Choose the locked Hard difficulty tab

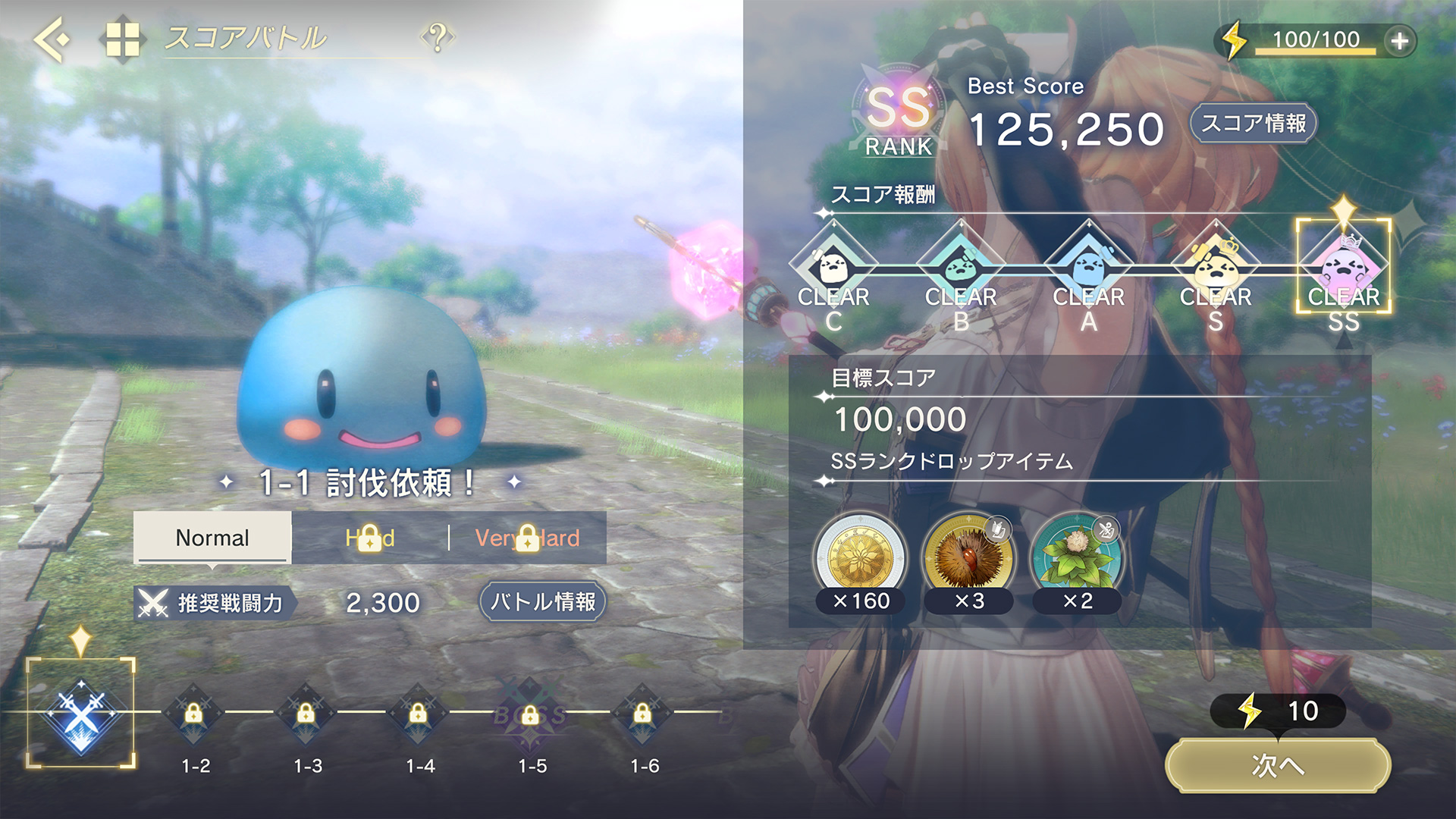click(x=370, y=538)
